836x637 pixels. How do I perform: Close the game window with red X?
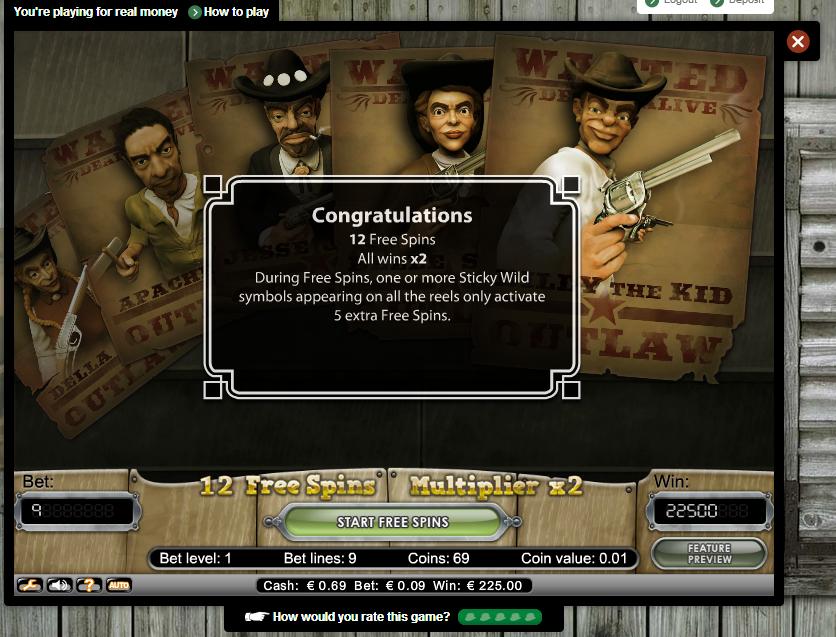click(797, 41)
